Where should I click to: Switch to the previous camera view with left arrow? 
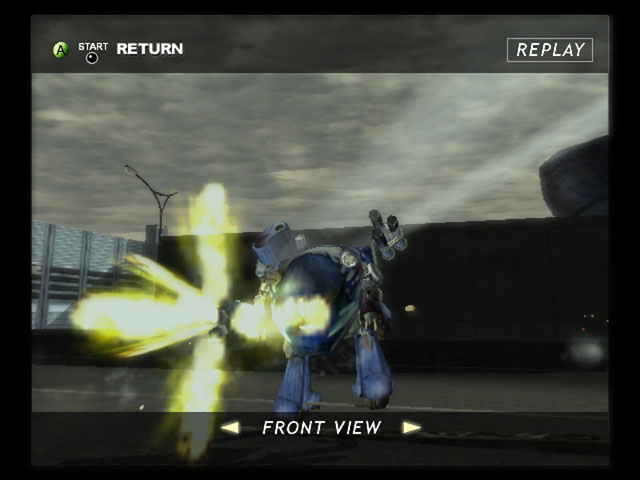tap(230, 428)
